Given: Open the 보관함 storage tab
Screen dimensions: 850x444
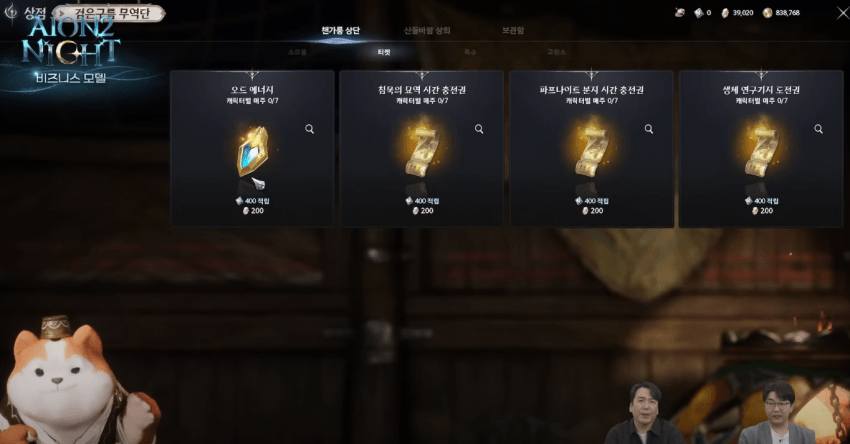Looking at the screenshot, I should [512, 31].
